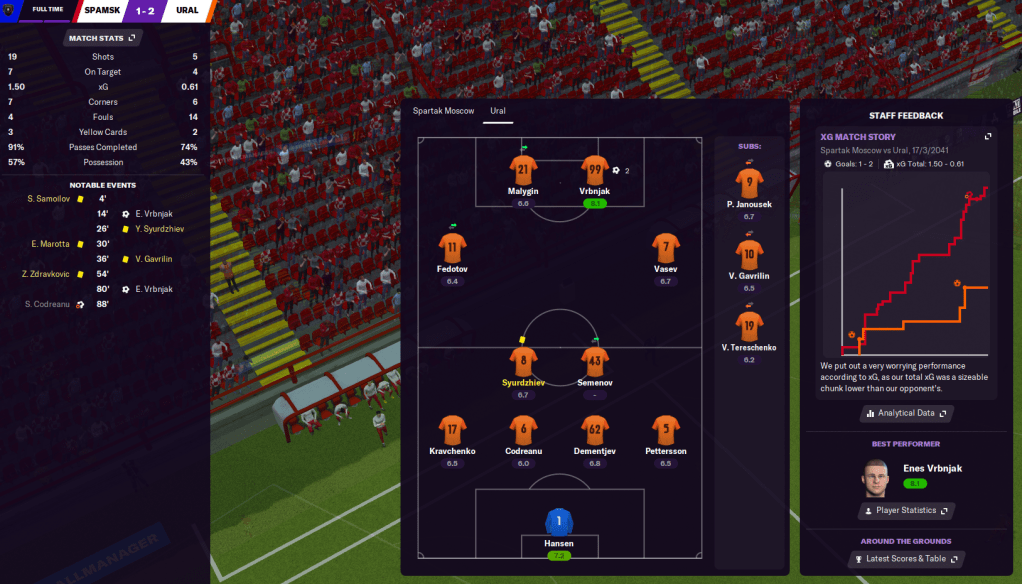This screenshot has height=584, width=1022.
Task: Click Semenov's number 43 shirt
Action: point(595,361)
